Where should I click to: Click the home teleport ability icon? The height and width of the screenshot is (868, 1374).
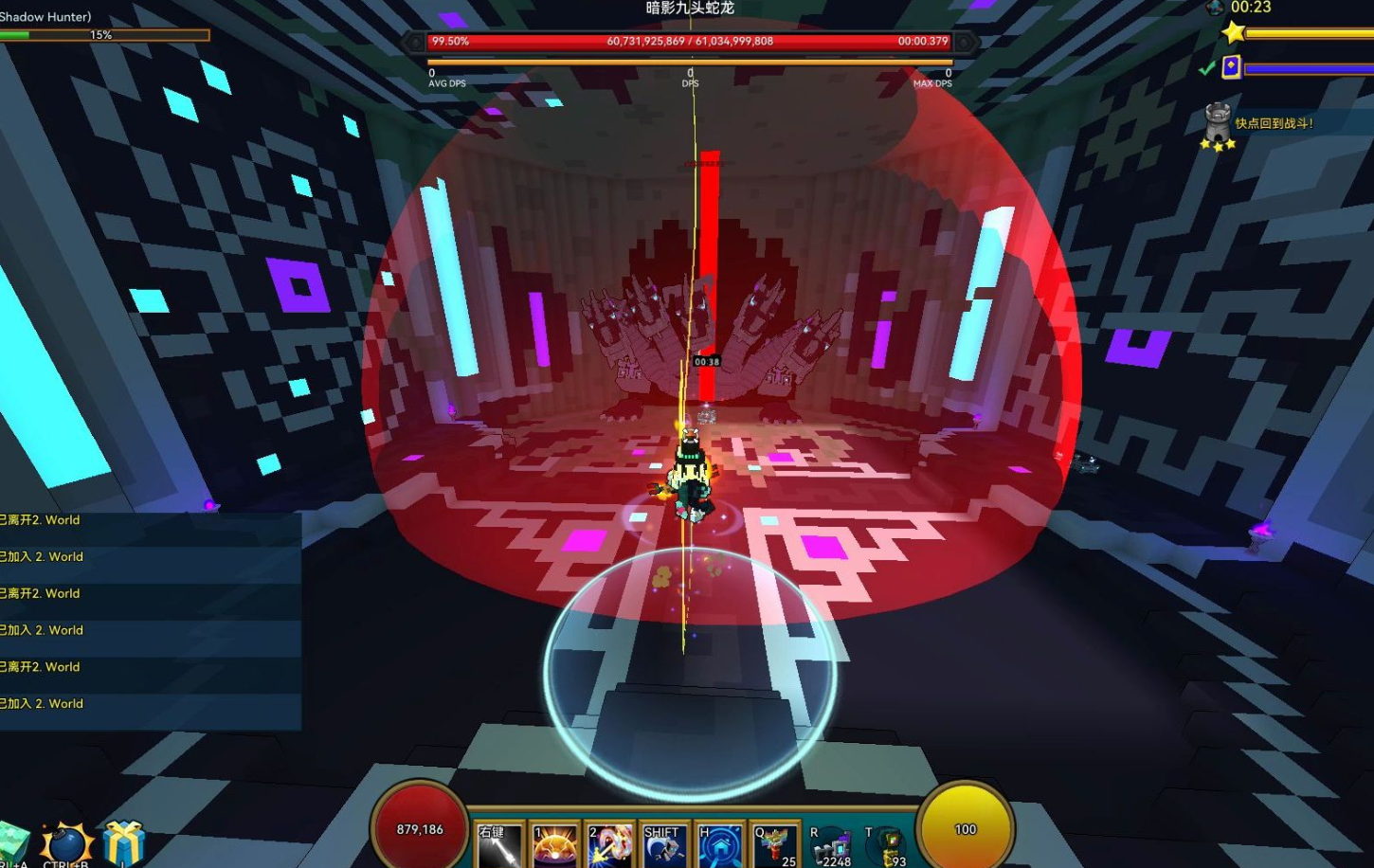(719, 844)
